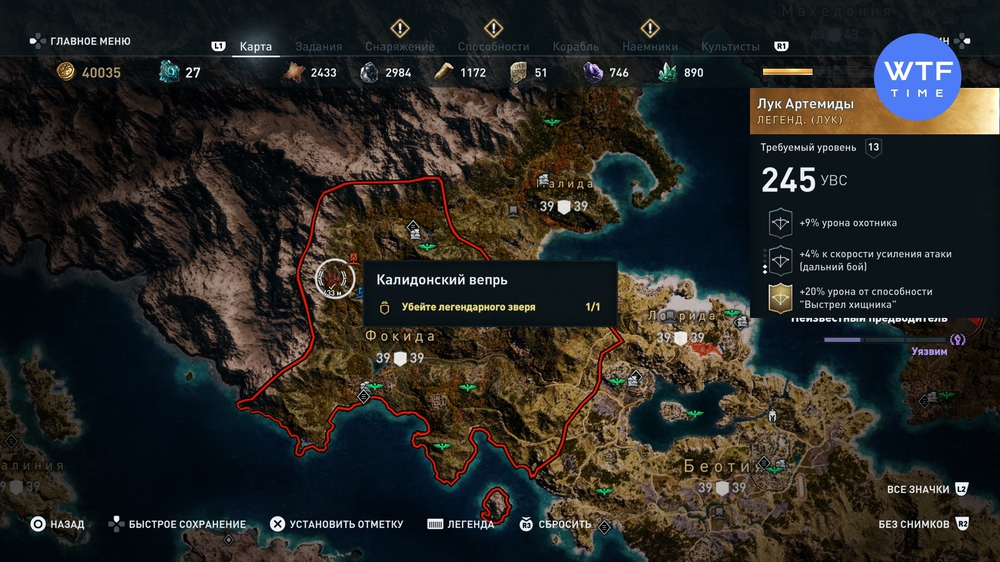1000x562 pixels.
Task: Select the Способности tab
Action: click(x=493, y=46)
